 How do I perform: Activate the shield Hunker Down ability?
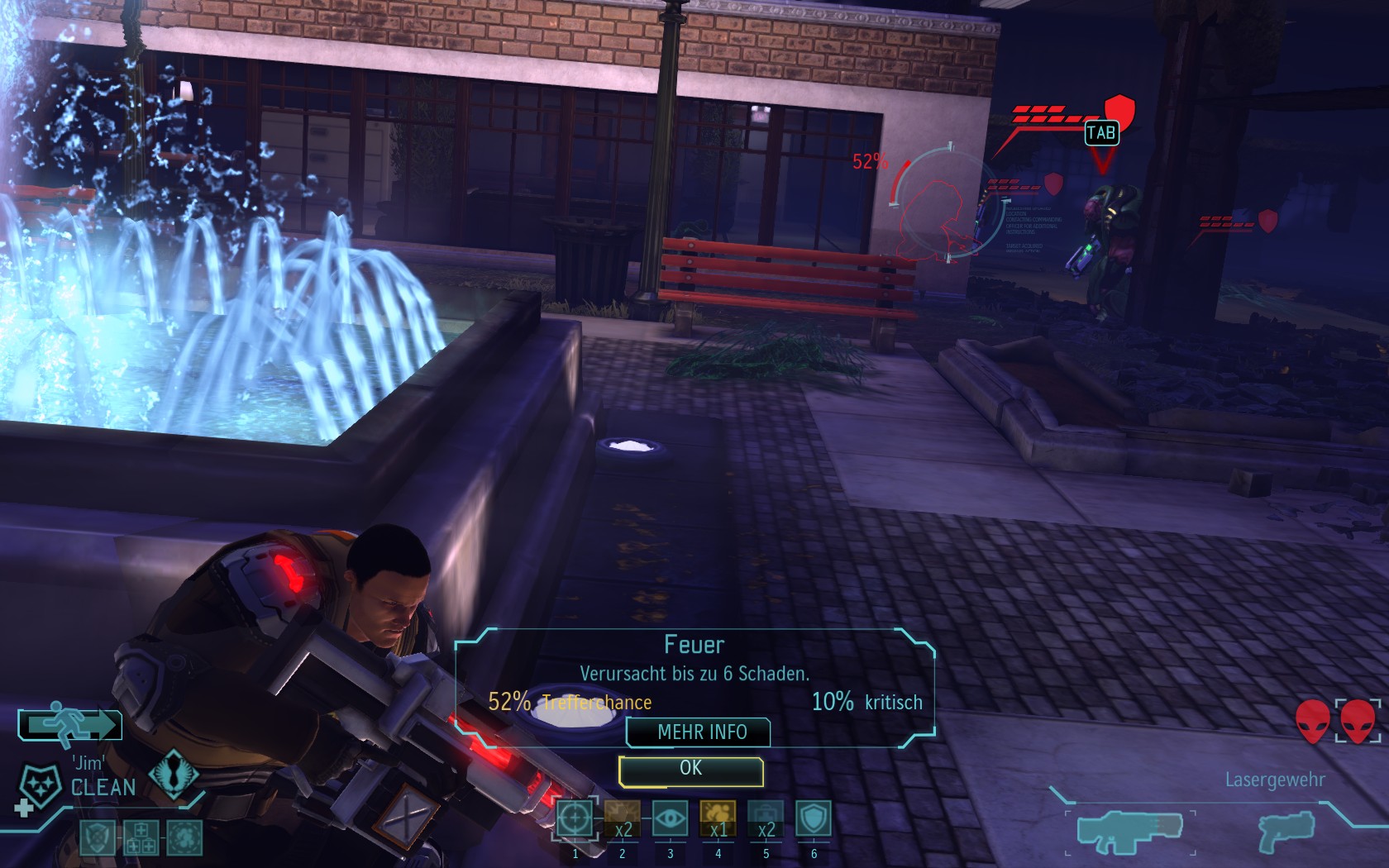(814, 819)
